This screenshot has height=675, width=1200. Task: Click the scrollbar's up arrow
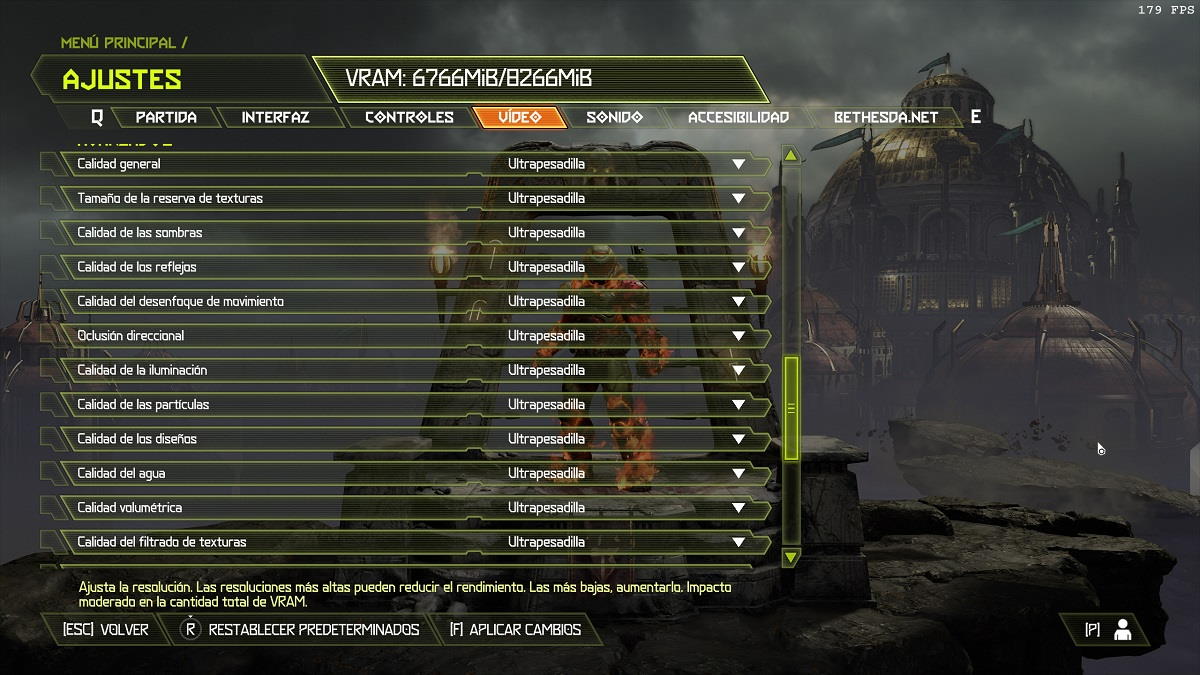(x=791, y=155)
